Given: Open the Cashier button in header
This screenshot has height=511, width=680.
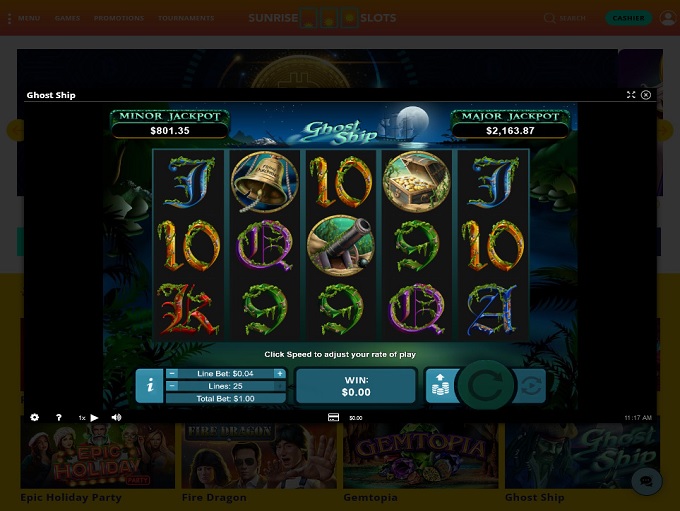Looking at the screenshot, I should (628, 18).
